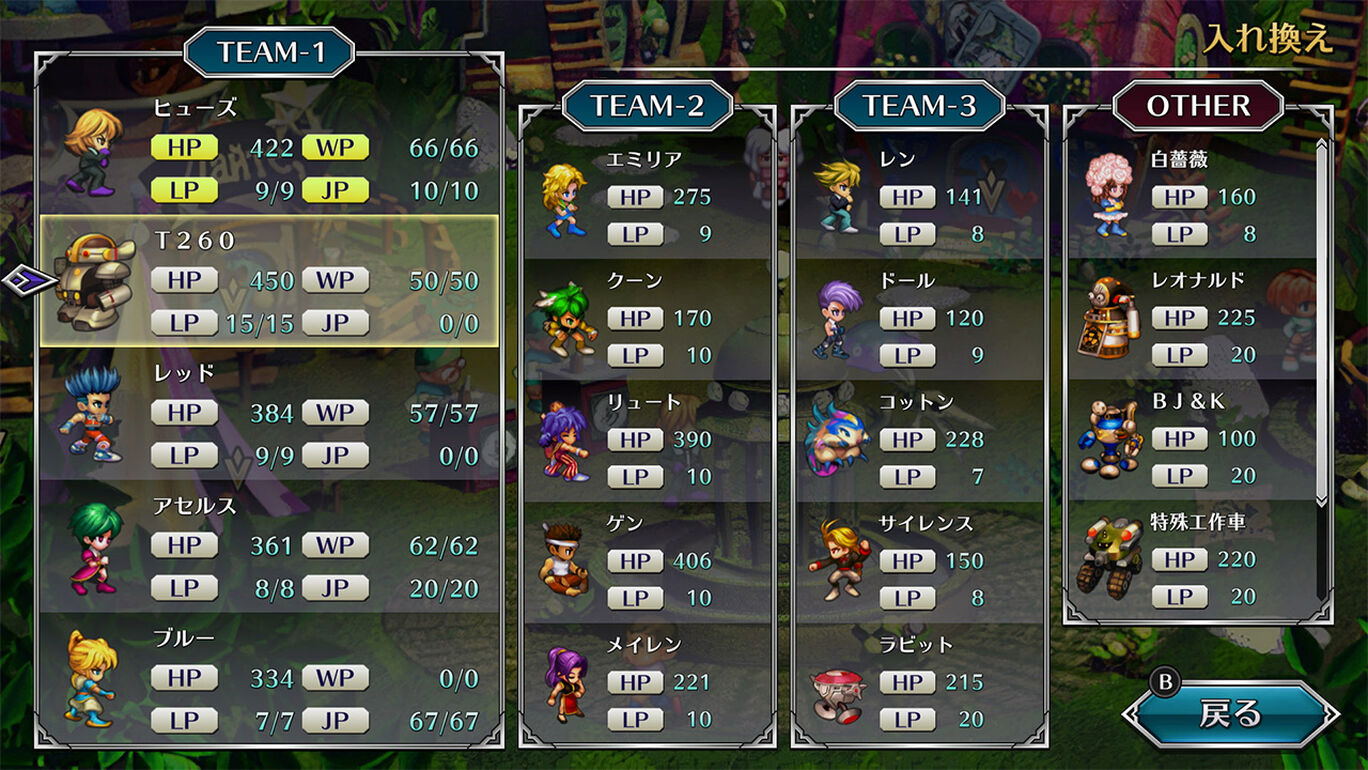The width and height of the screenshot is (1368, 770).
Task: Choose サイレンス in TEAM-3
Action: 919,560
